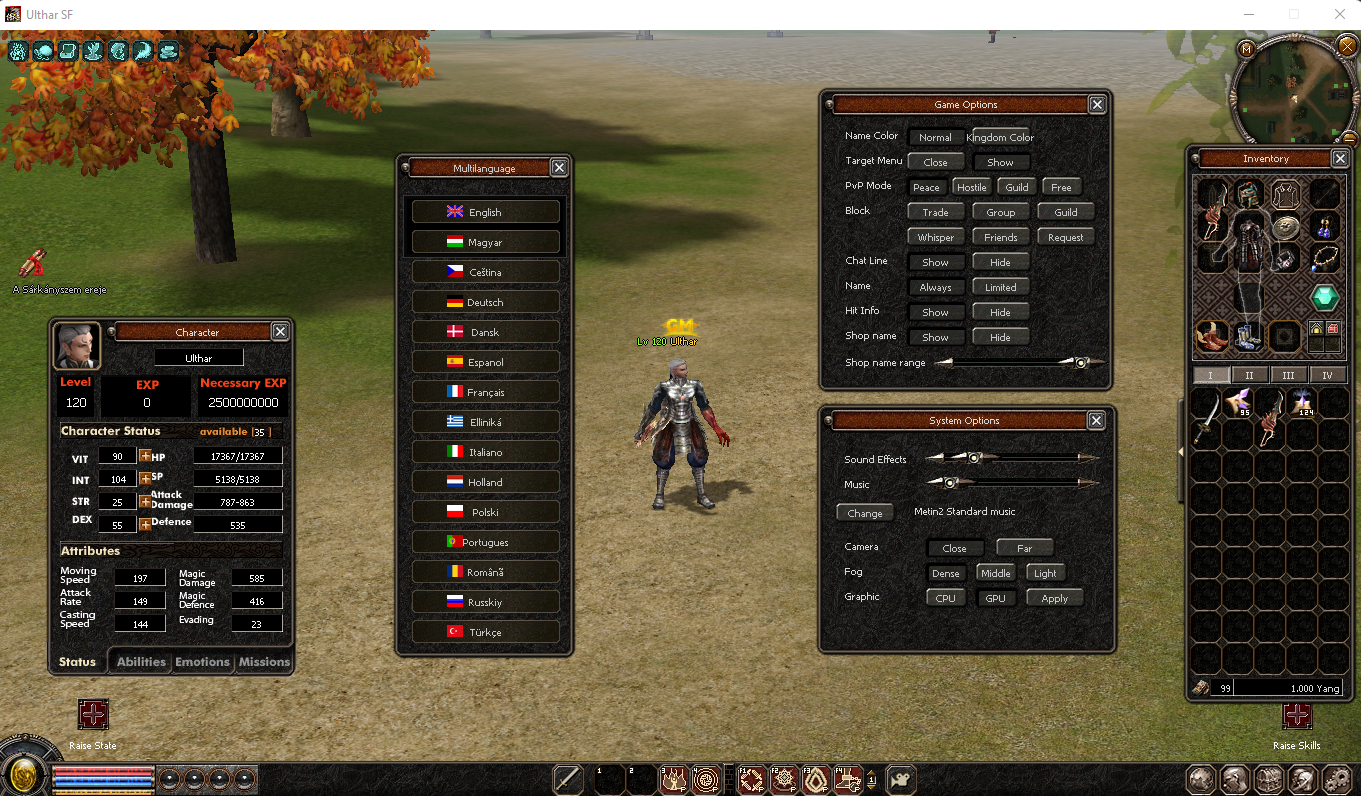Set PvP Mode to Hostile
This screenshot has height=796, width=1361.
click(971, 186)
